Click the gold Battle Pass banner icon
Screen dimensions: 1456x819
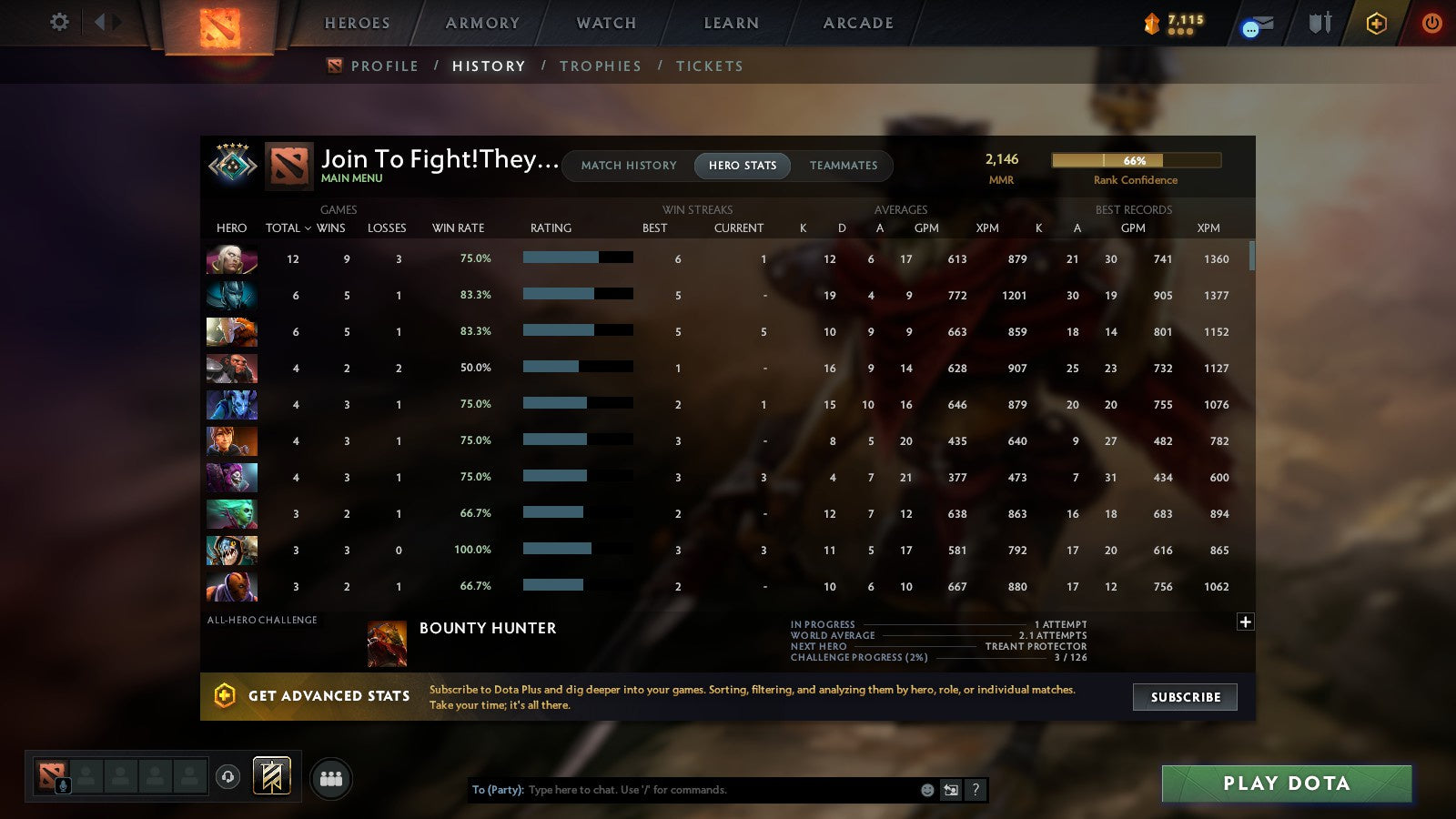pyautogui.click(x=1150, y=20)
